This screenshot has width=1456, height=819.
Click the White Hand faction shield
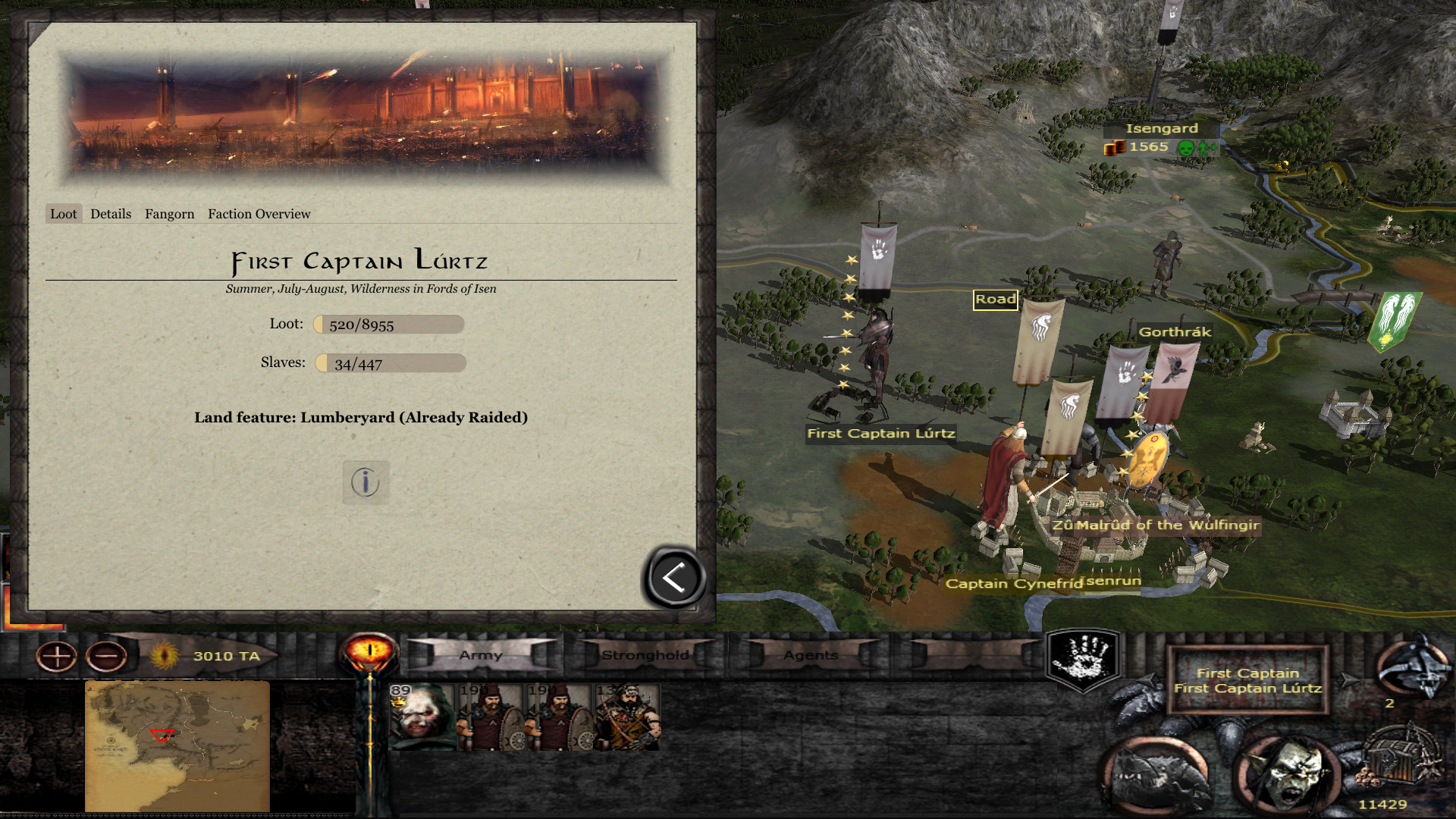coord(1084,658)
